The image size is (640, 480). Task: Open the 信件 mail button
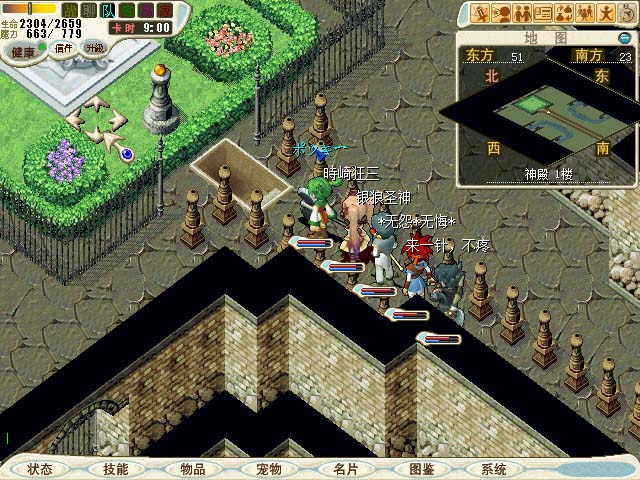(64, 47)
